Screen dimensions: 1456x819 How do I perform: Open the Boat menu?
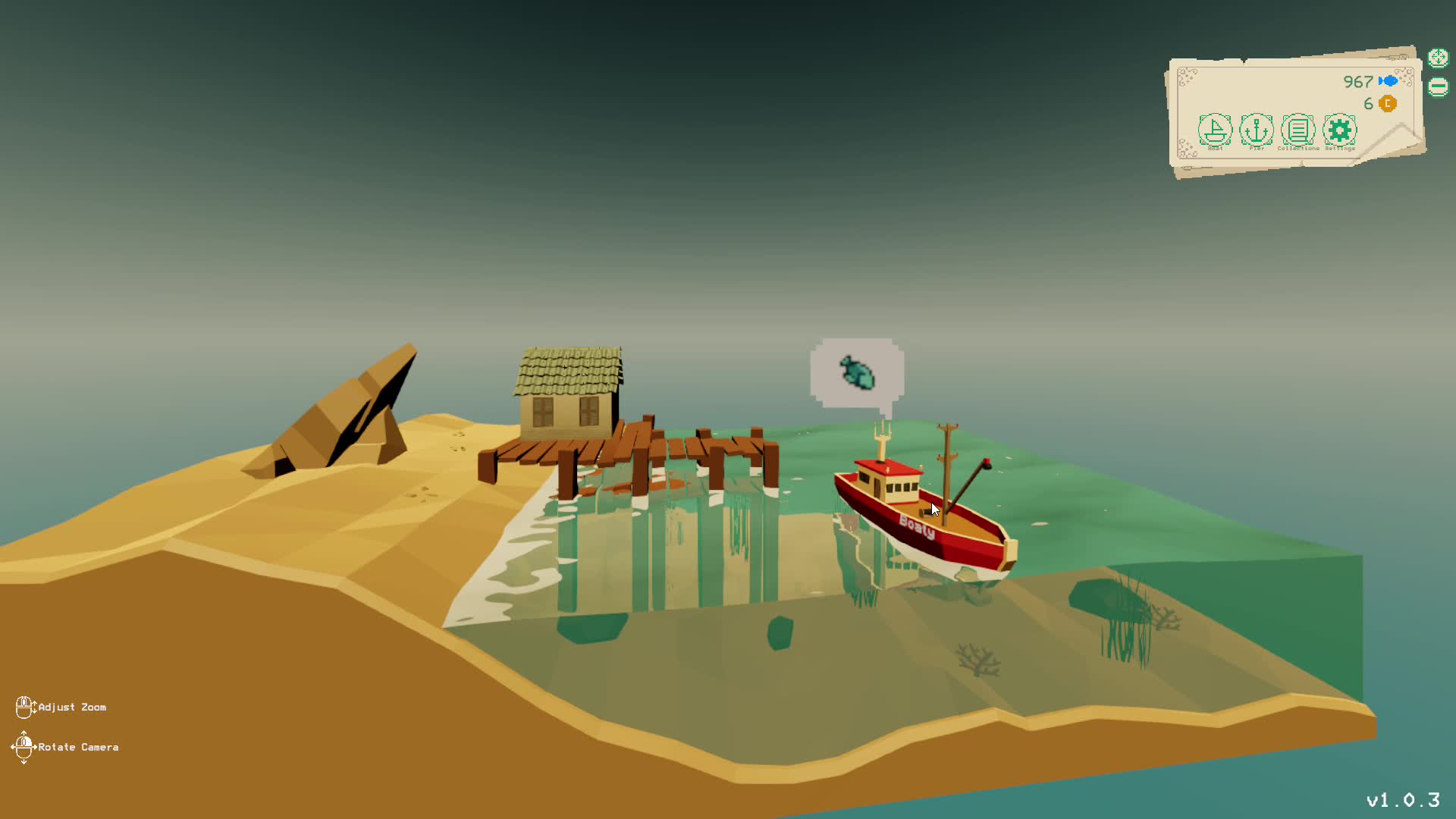coord(1215,130)
